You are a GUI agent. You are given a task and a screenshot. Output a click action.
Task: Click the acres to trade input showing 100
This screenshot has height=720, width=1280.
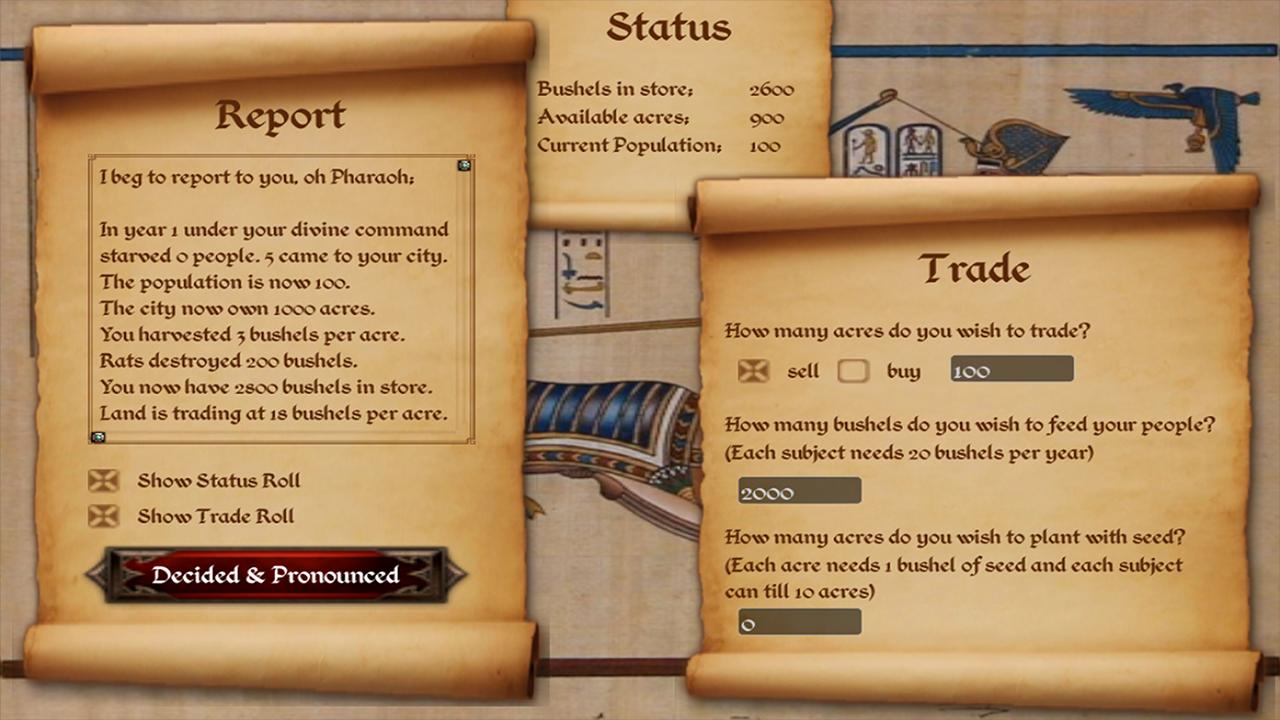point(1010,369)
